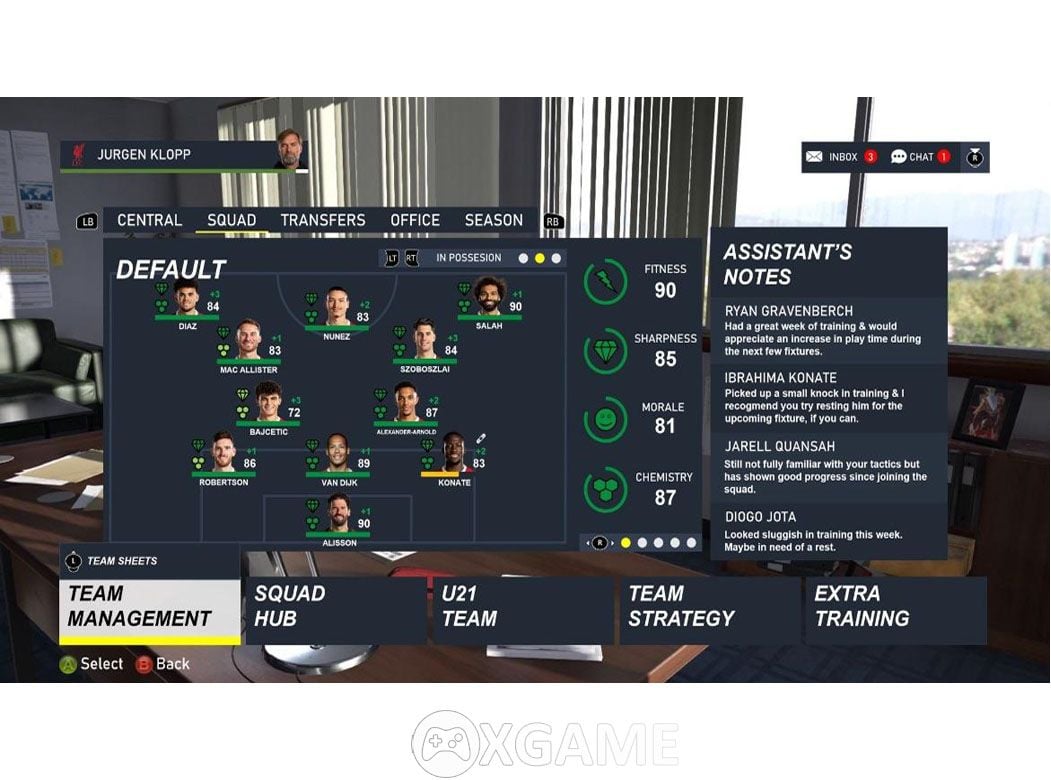The image size is (1051, 780).
Task: Open the Team Management tile
Action: [150, 607]
